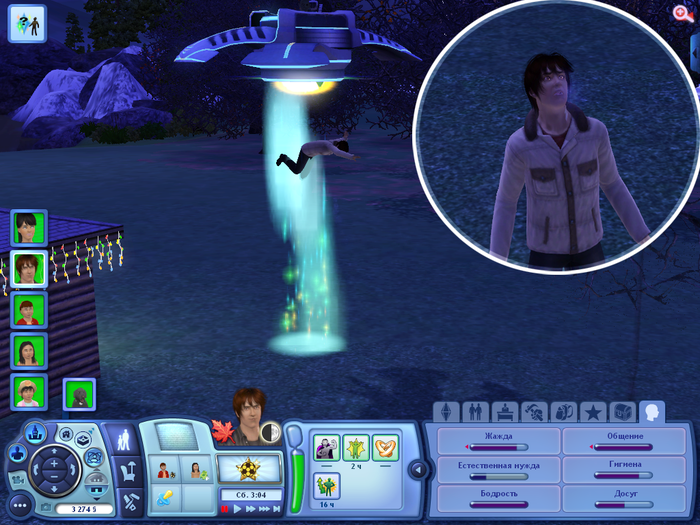Viewport: 700px width, 525px height.
Task: Click the wedding rings moodlet icon
Action: pos(385,445)
